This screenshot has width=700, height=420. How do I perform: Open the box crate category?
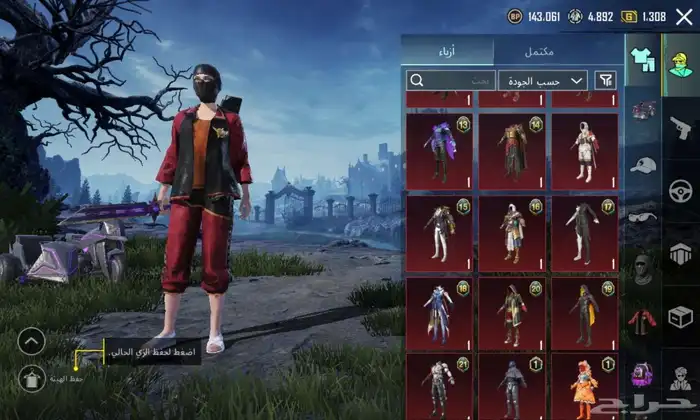pyautogui.click(x=681, y=317)
